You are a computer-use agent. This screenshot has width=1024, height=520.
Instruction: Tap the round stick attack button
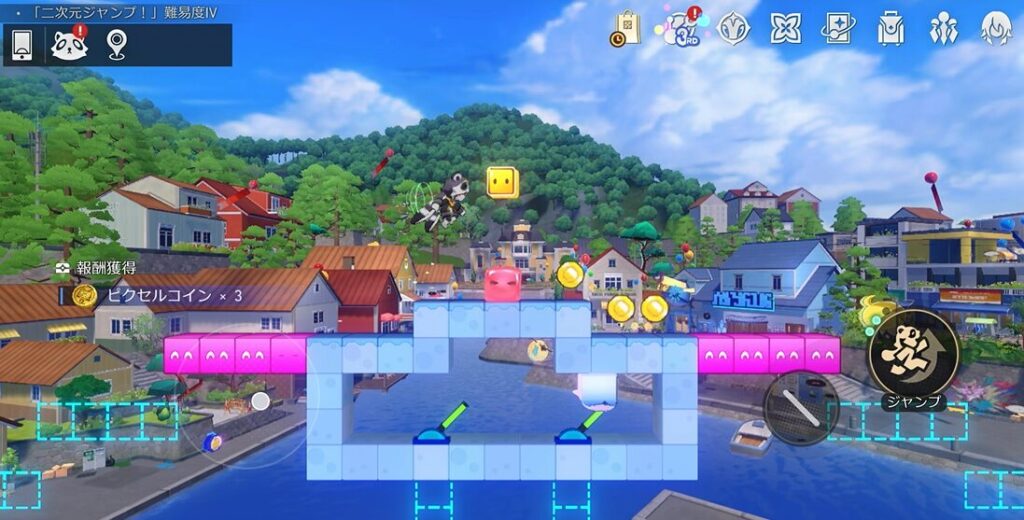tap(801, 407)
